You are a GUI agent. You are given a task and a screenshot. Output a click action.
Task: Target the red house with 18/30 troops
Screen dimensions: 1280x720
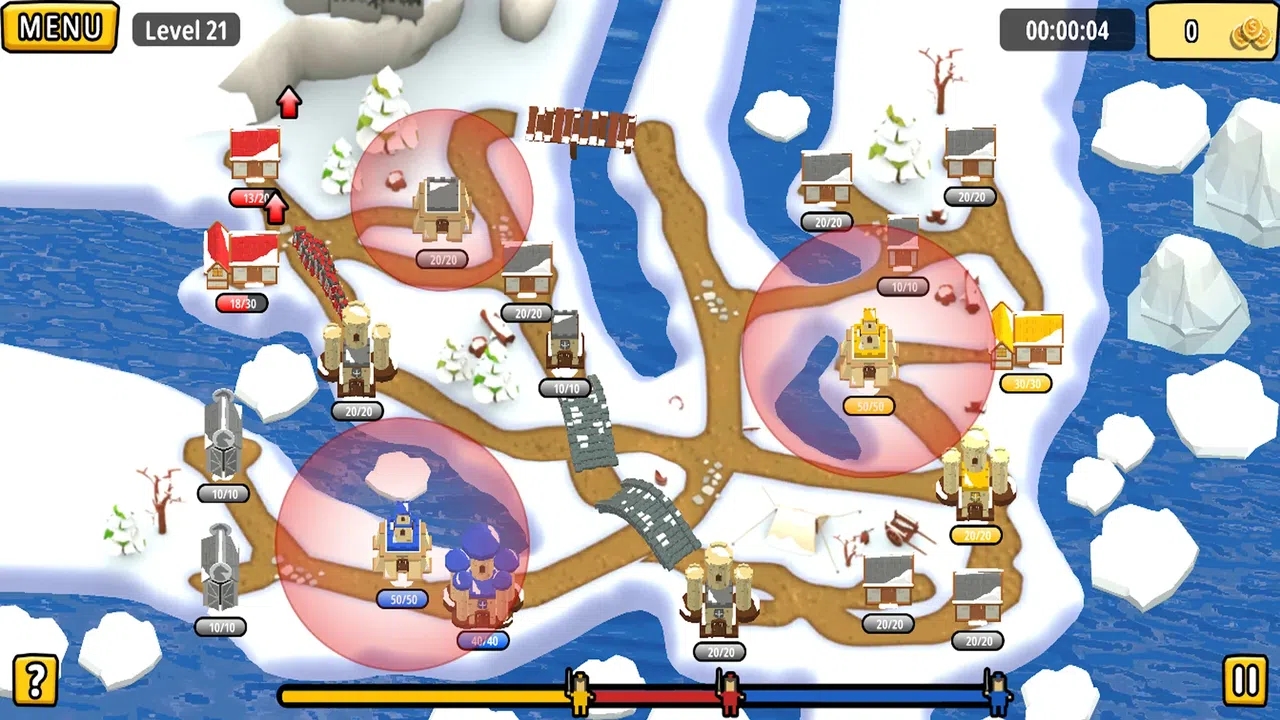(x=242, y=258)
